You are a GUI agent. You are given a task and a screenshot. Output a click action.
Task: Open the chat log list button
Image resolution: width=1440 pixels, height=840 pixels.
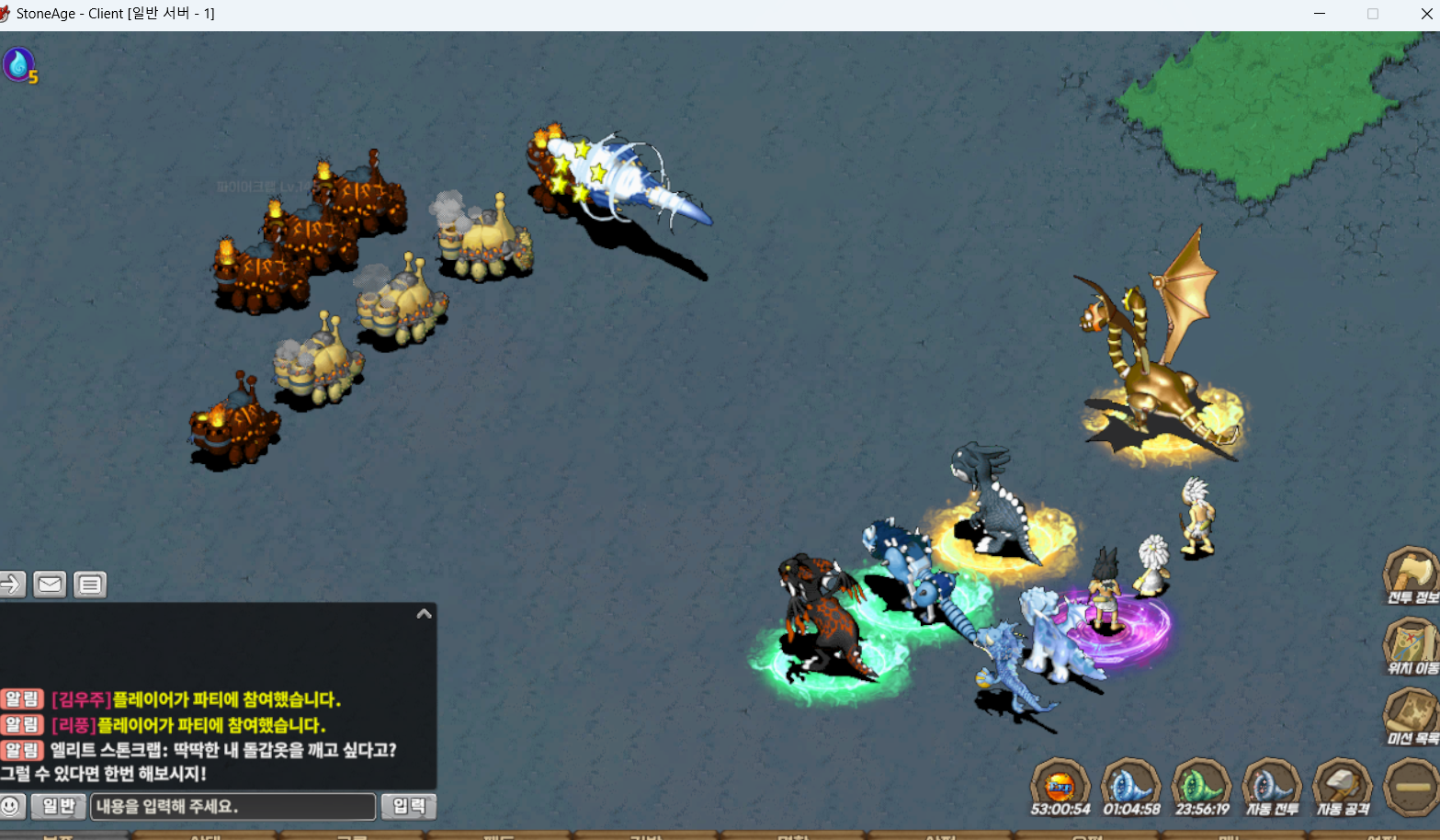(x=90, y=585)
